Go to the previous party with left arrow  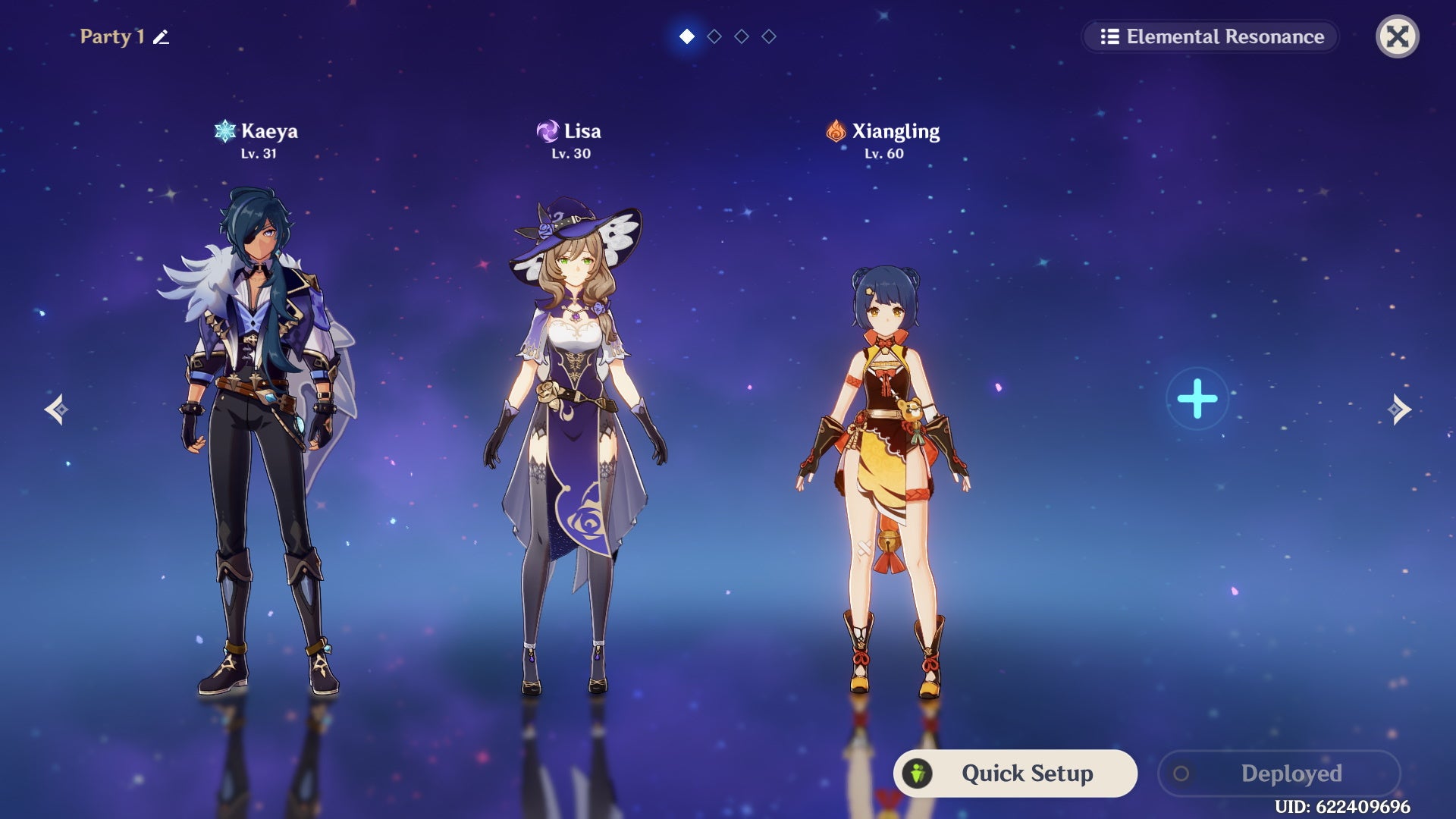[x=56, y=409]
